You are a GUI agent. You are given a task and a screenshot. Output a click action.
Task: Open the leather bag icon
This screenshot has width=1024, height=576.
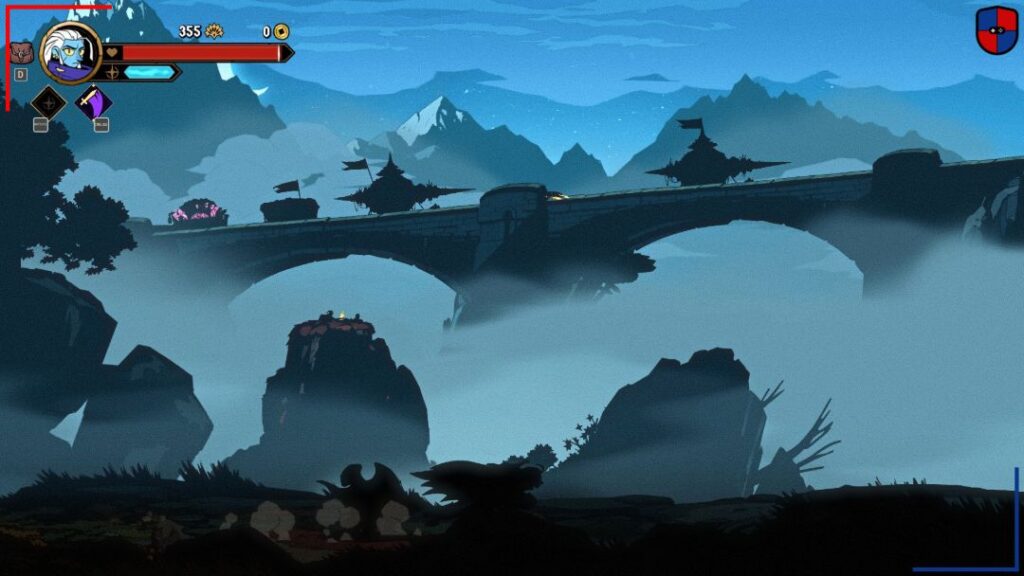[21, 52]
